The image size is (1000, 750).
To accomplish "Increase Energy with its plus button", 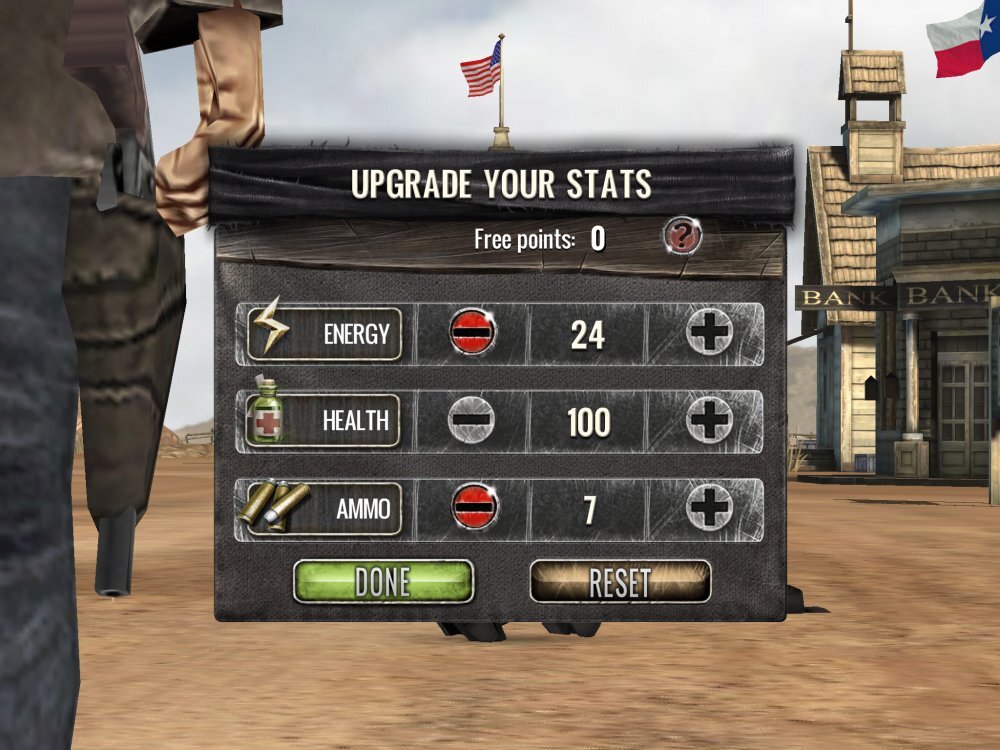I will [x=710, y=333].
